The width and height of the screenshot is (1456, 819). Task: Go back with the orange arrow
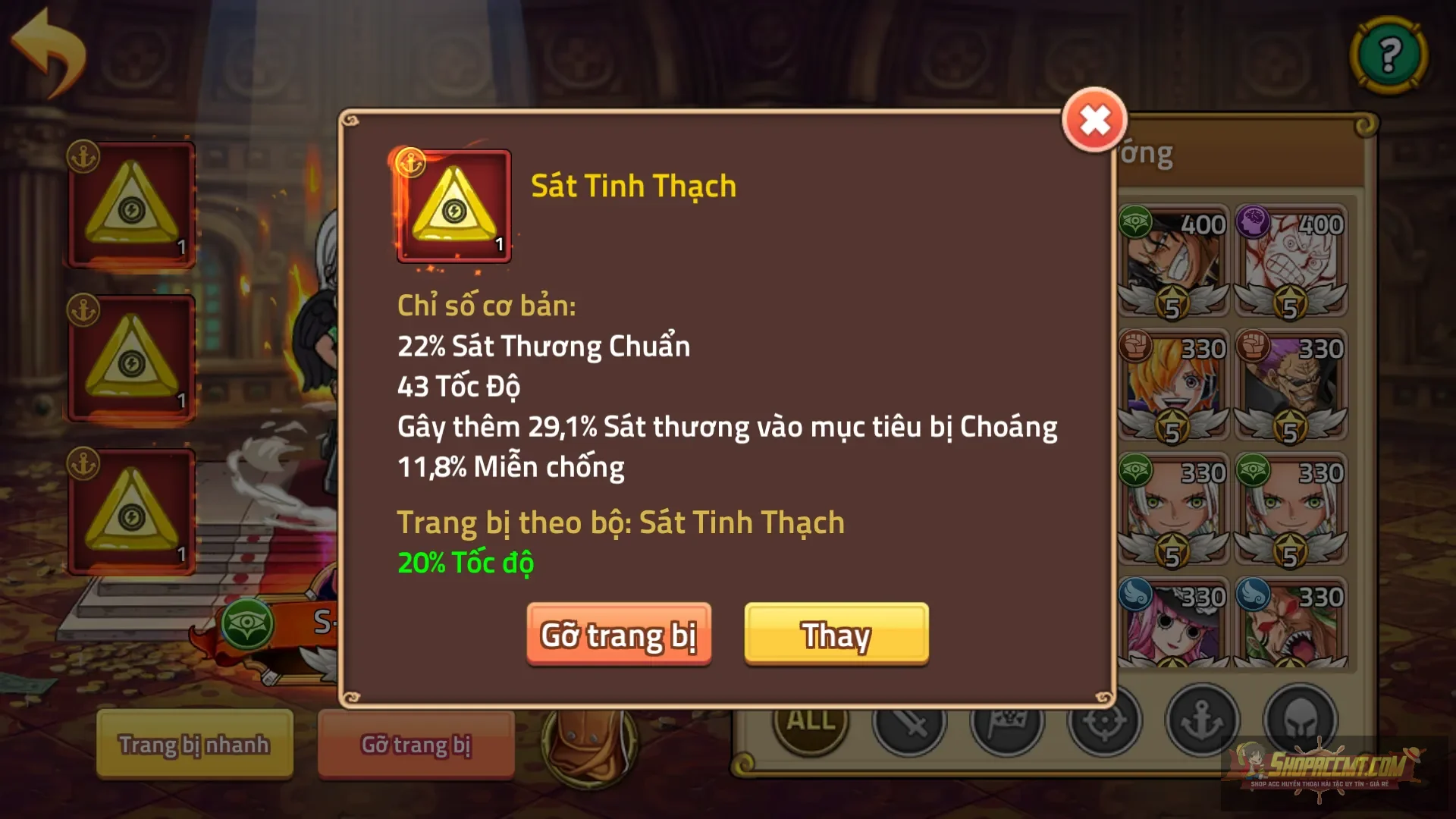click(49, 53)
